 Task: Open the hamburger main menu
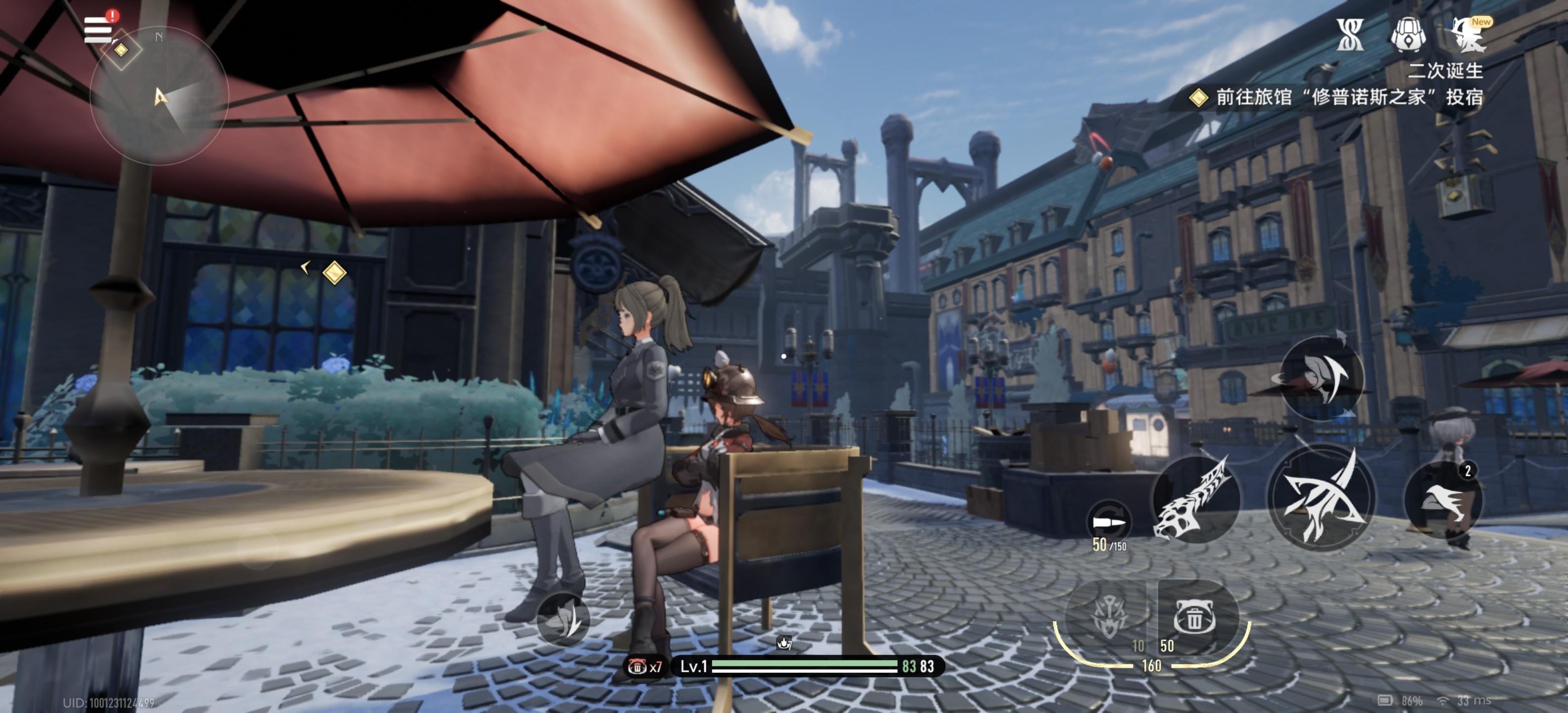coord(98,29)
